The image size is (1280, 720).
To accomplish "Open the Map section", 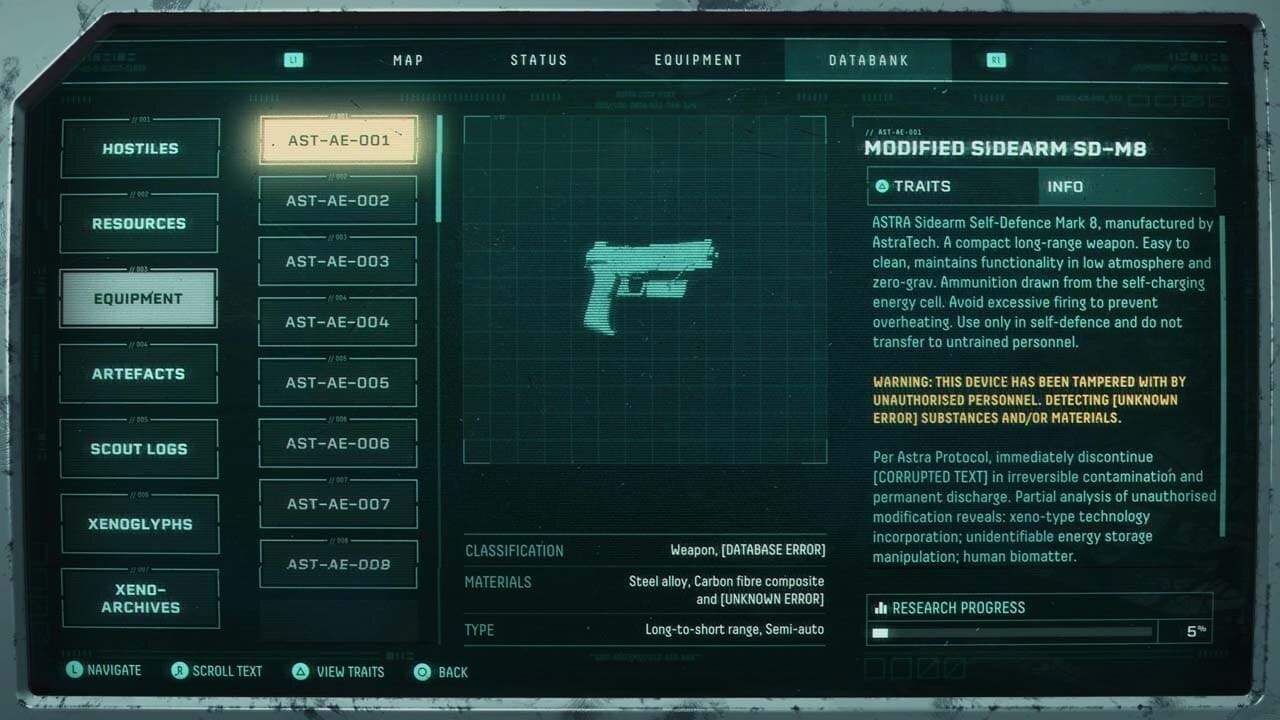I will (x=407, y=60).
